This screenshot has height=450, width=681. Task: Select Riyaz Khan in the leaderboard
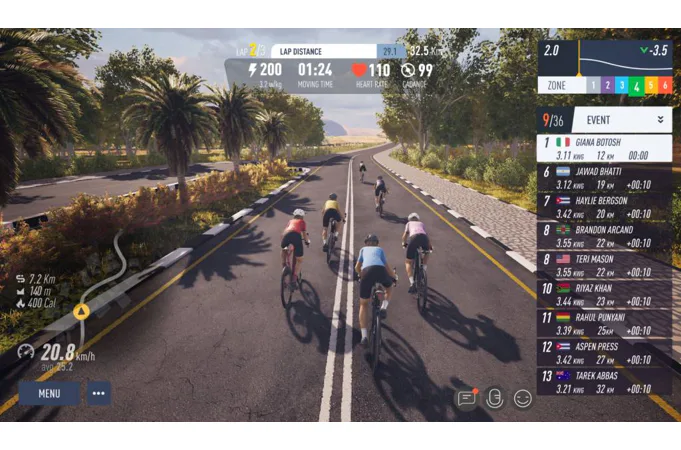pyautogui.click(x=605, y=294)
